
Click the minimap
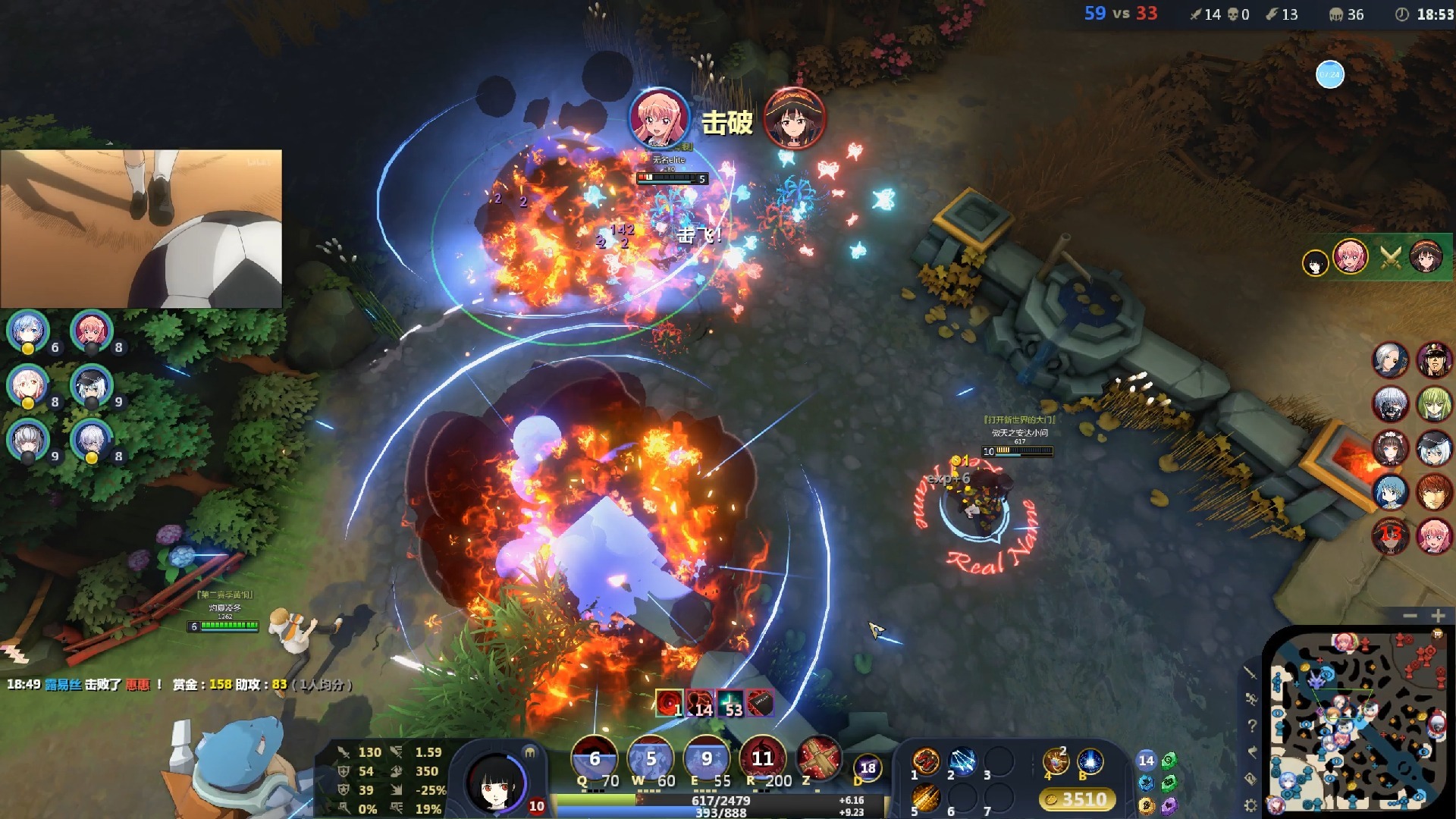tap(1357, 723)
